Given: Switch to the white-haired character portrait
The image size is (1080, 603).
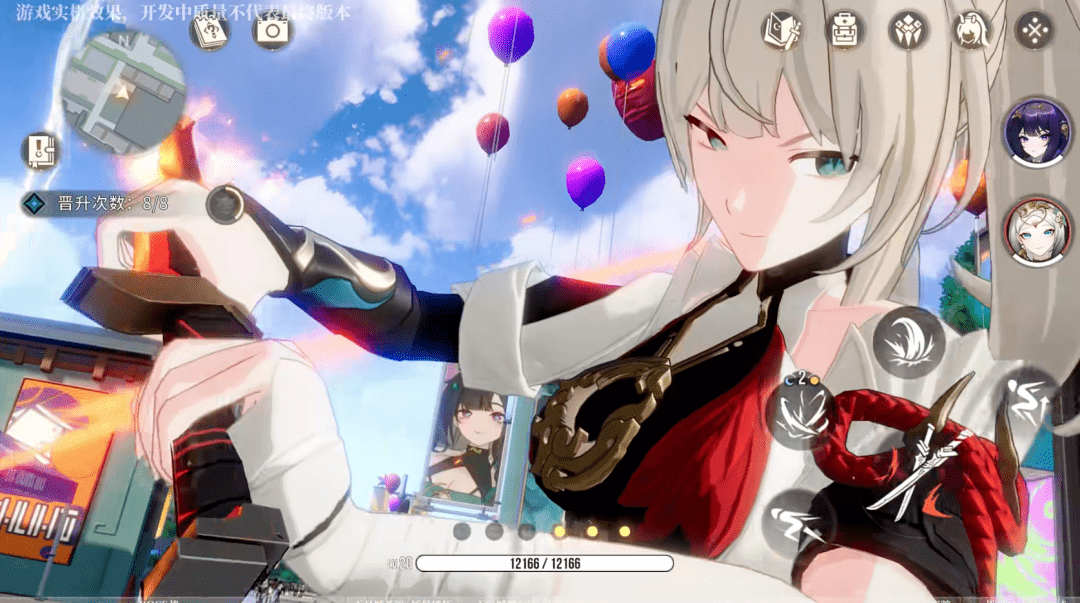Looking at the screenshot, I should (1037, 232).
